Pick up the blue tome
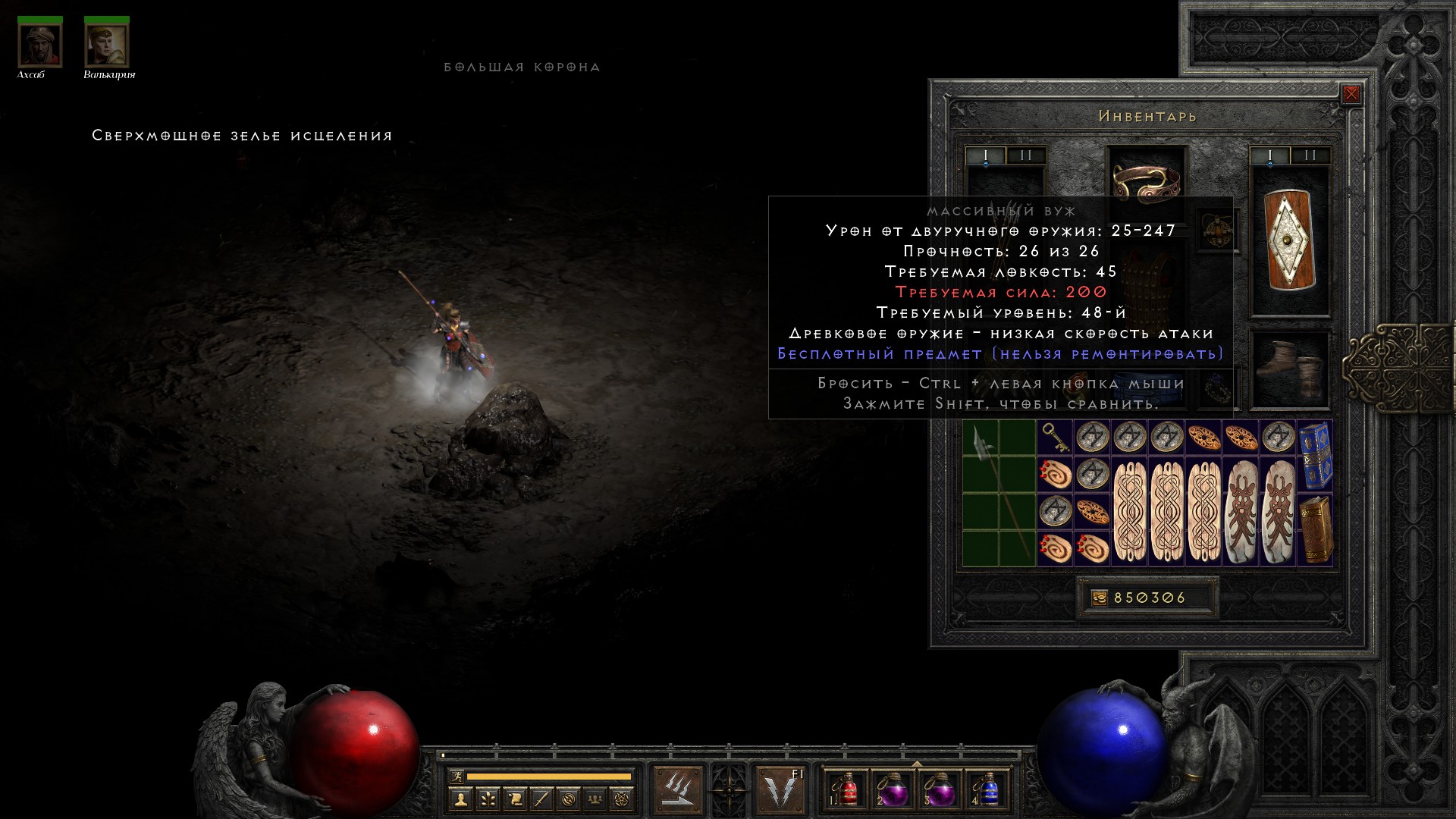 point(1316,455)
